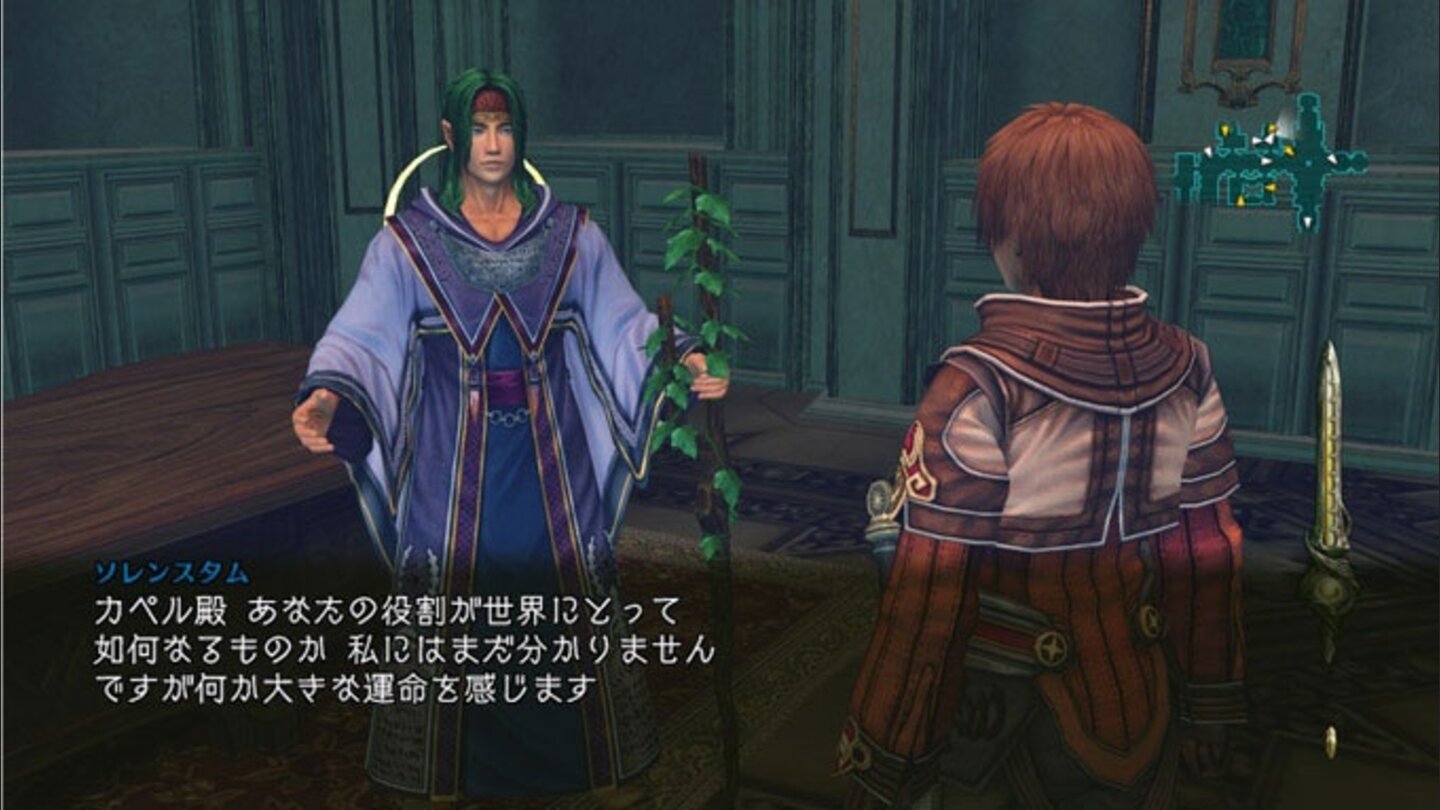The height and width of the screenshot is (810, 1440).
Task: Click the yellow marker near minimap center-right
Action: pyautogui.click(x=1289, y=150)
